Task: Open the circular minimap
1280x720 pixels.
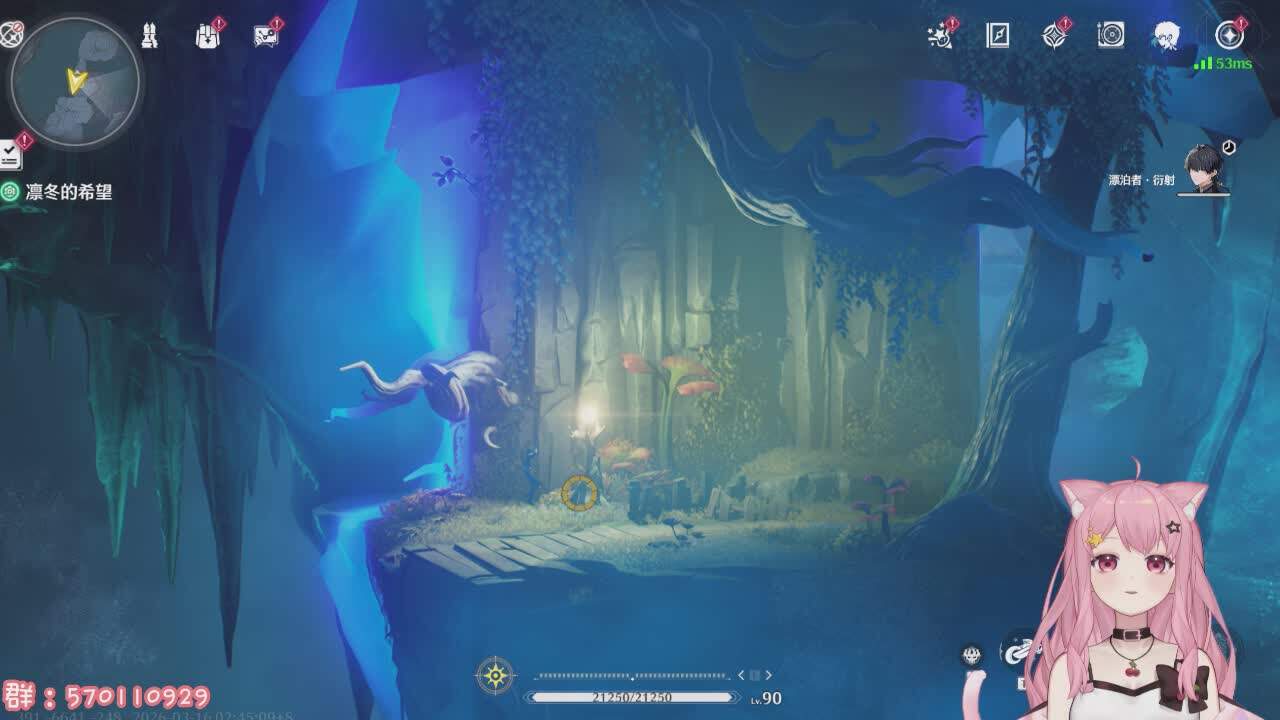Action: coord(75,82)
